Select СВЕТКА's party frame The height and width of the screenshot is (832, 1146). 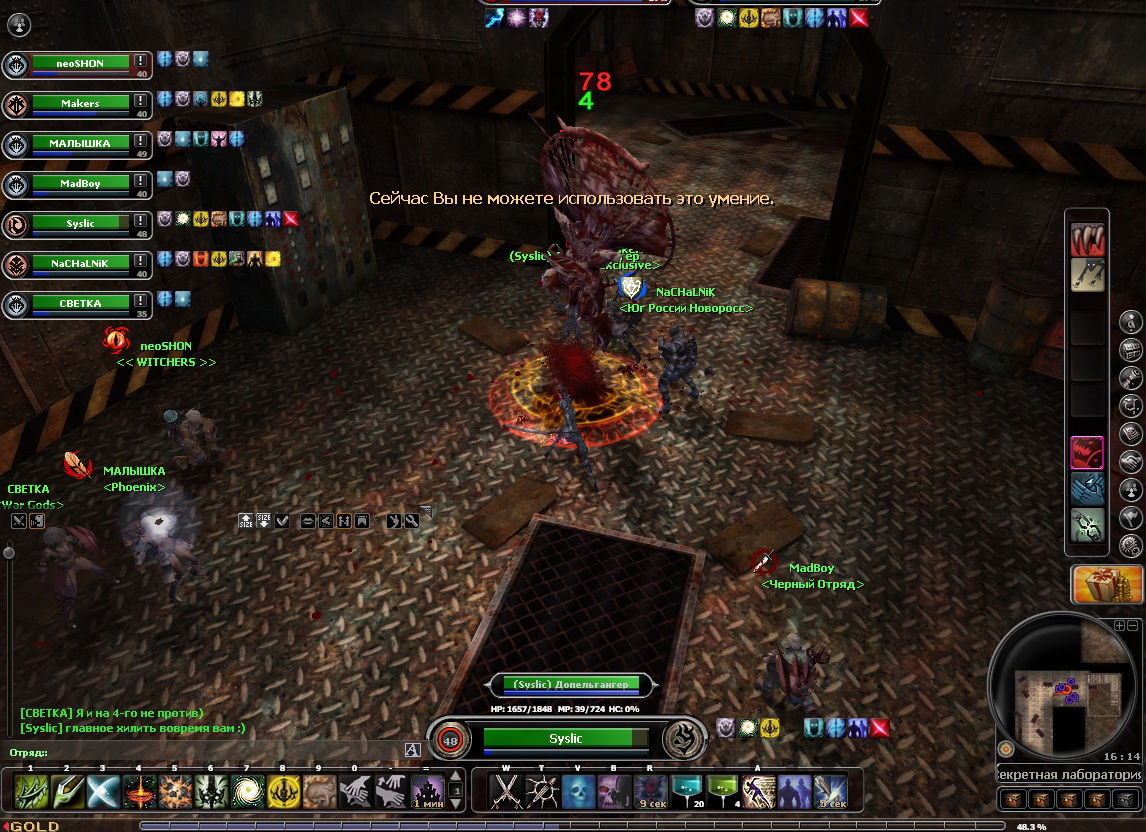[x=80, y=302]
